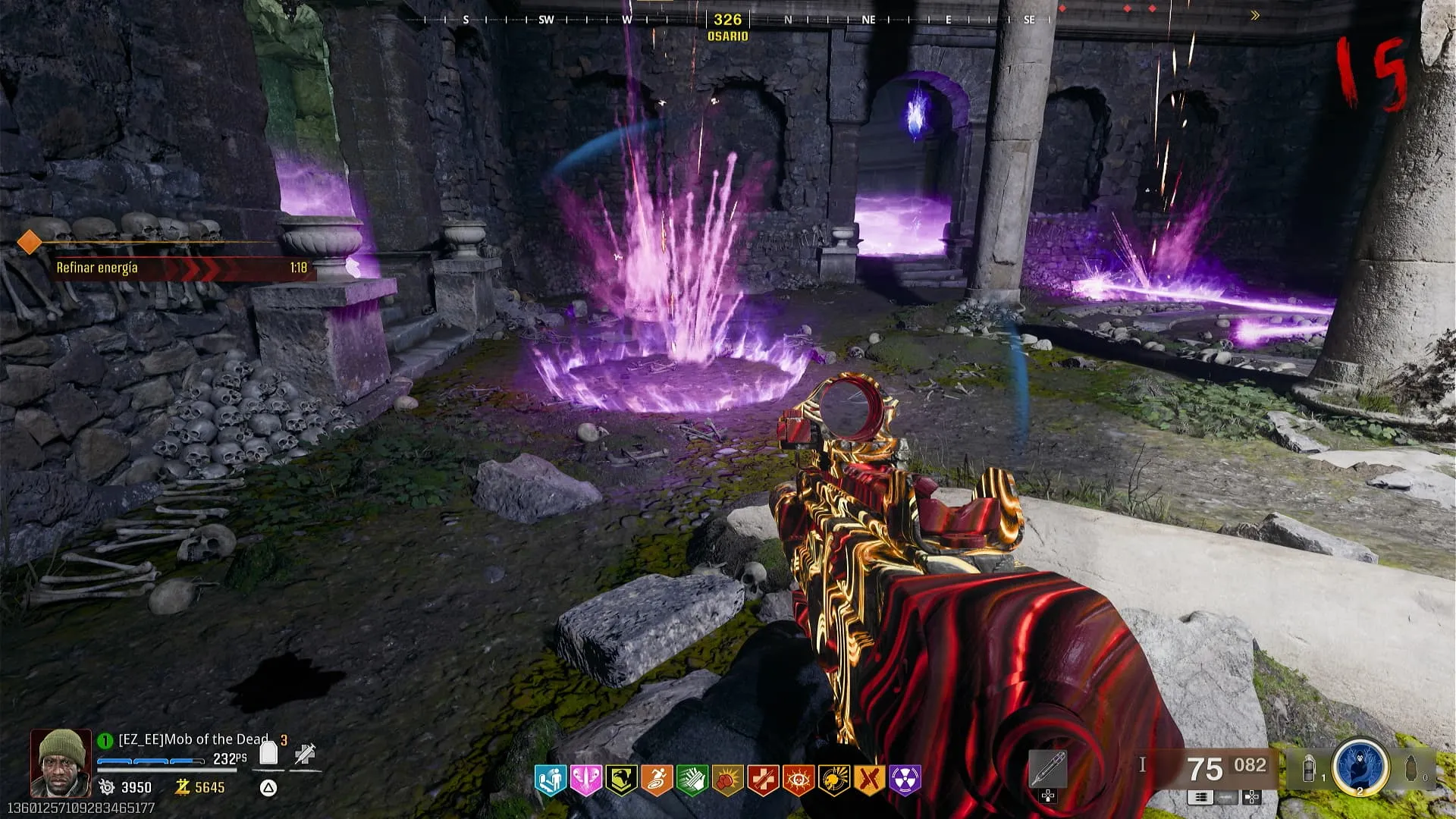This screenshot has width=1456, height=819.
Task: Open the Refinar energía objective tracker
Action: [x=182, y=268]
